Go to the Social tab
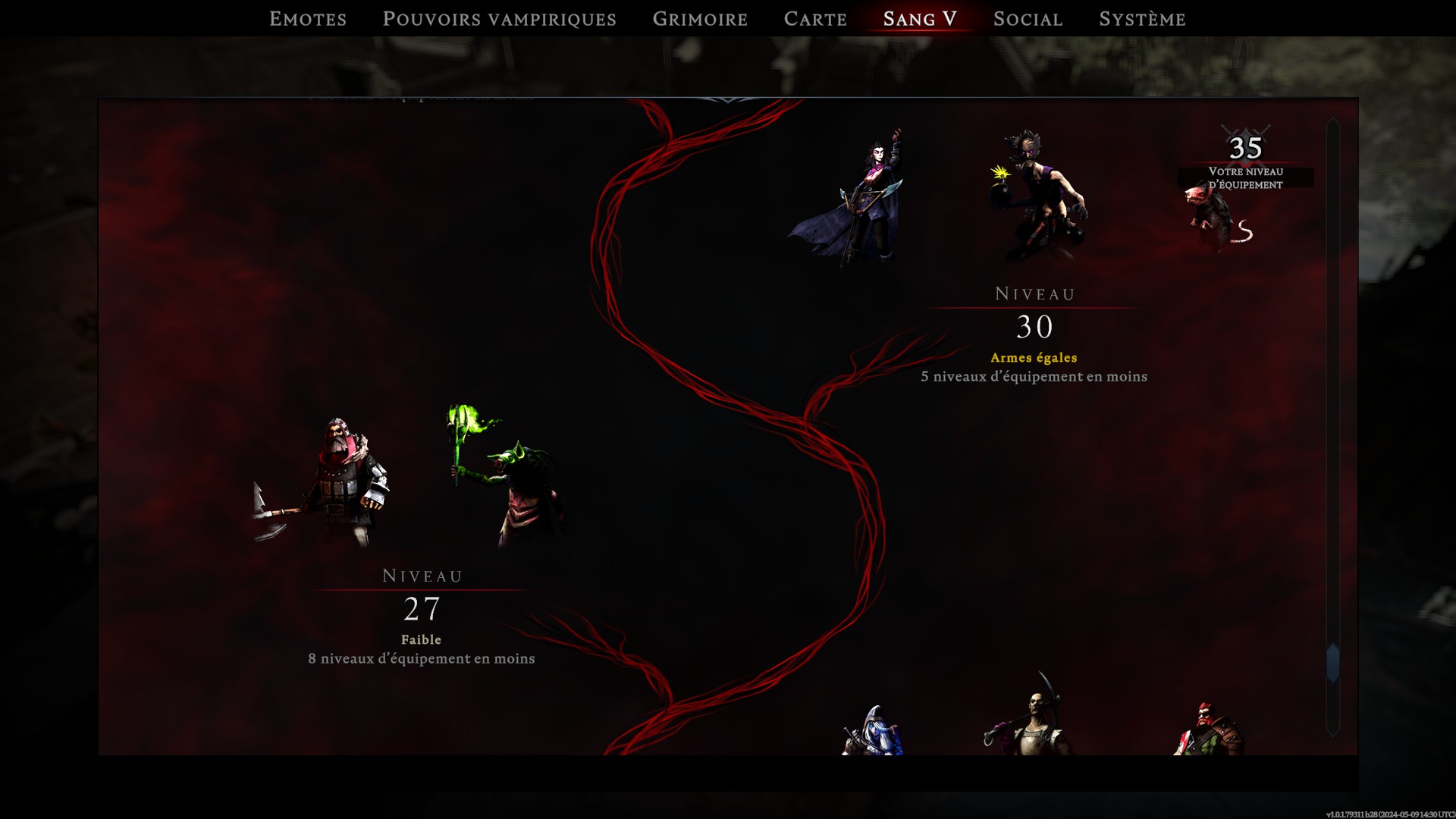Viewport: 1456px width, 819px height. click(x=1028, y=19)
